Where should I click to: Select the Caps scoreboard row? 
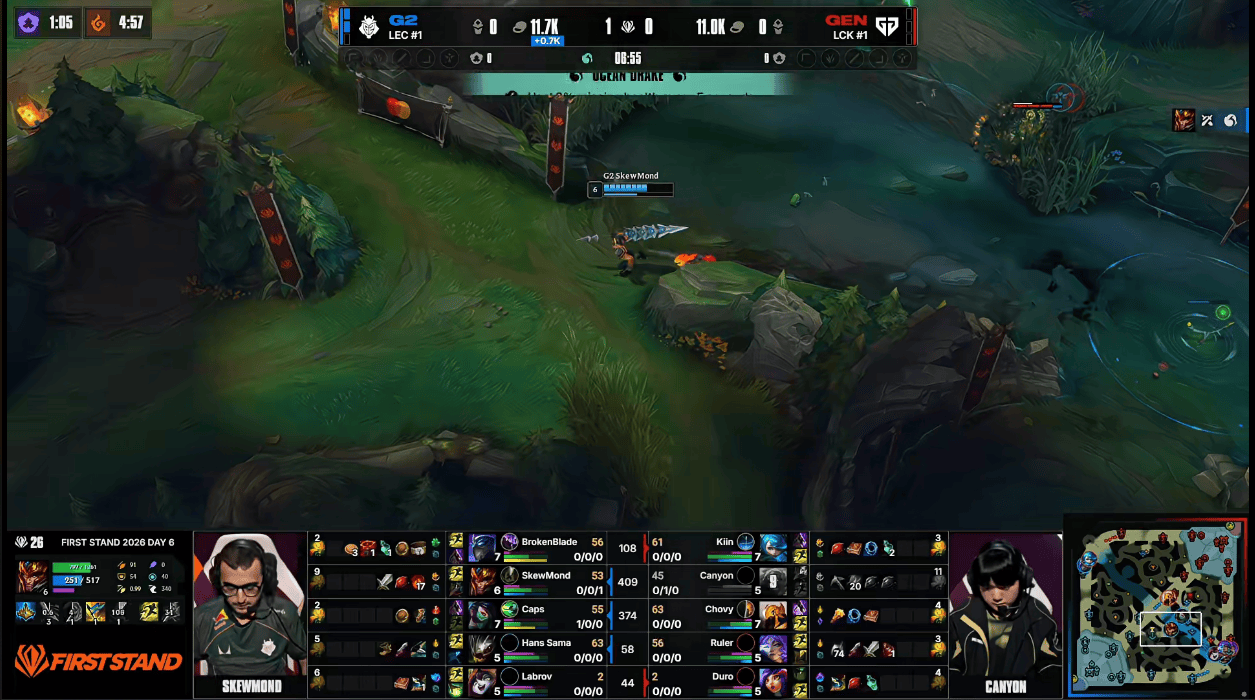(547, 616)
